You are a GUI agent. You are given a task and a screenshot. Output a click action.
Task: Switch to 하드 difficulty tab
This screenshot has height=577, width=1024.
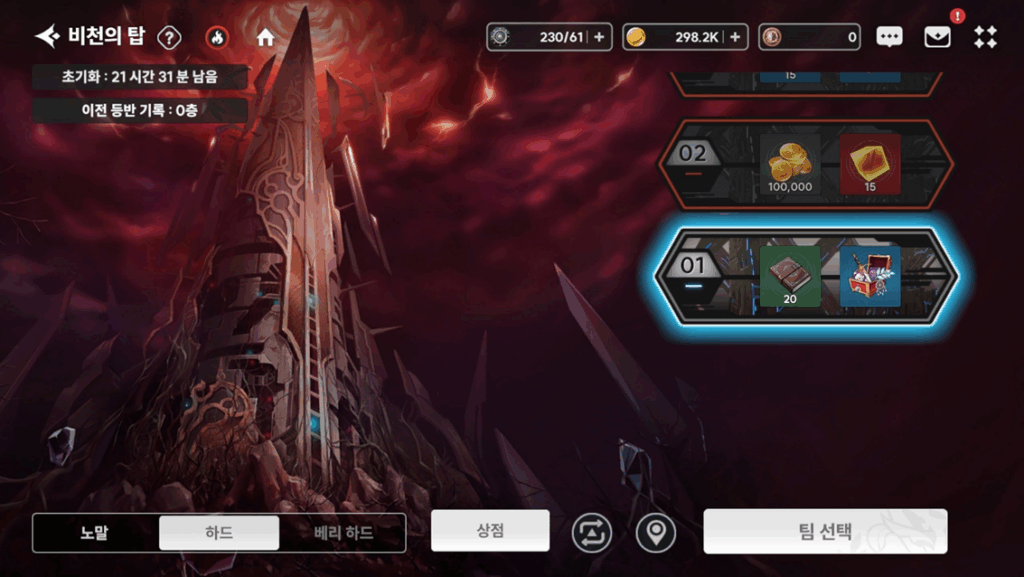tap(219, 533)
